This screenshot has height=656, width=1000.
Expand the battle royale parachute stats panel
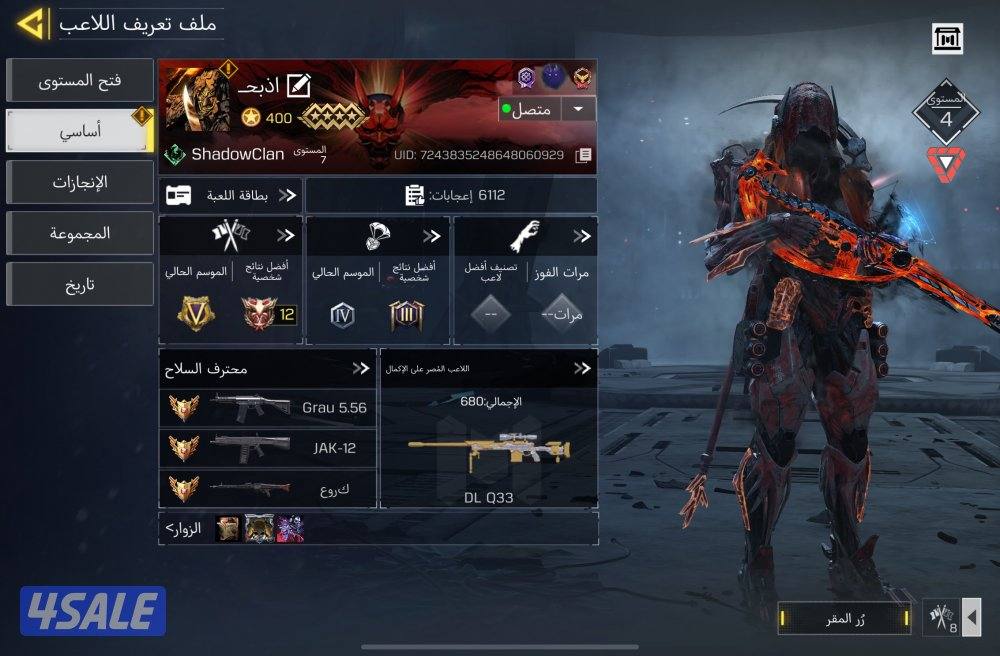(x=432, y=236)
